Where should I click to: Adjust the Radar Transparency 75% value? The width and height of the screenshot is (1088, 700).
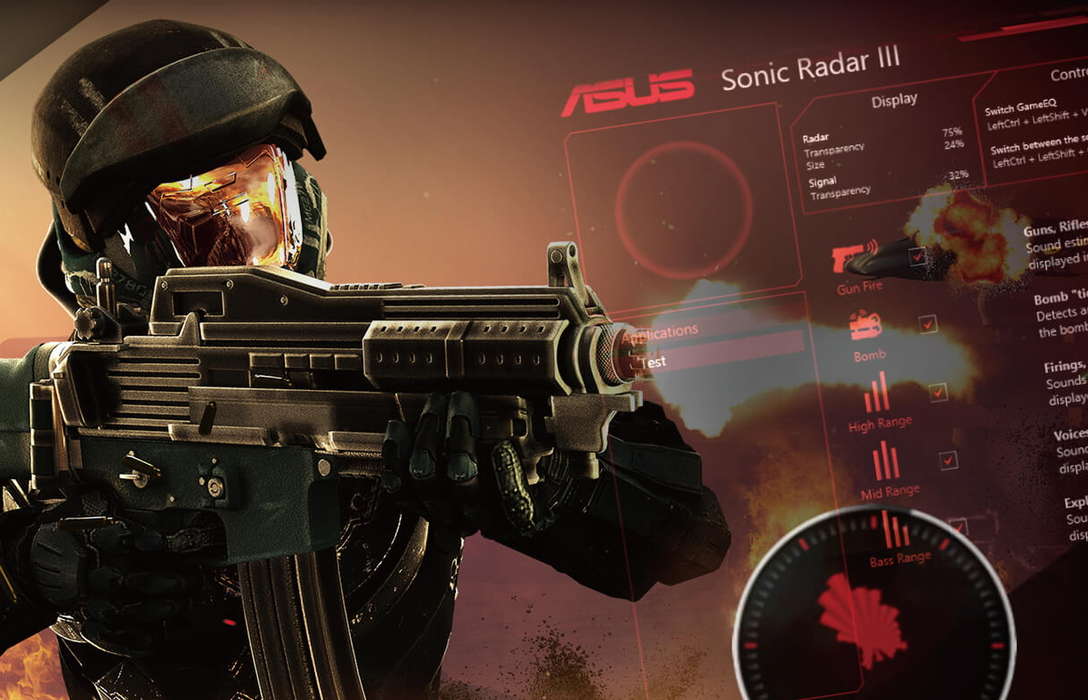(952, 131)
